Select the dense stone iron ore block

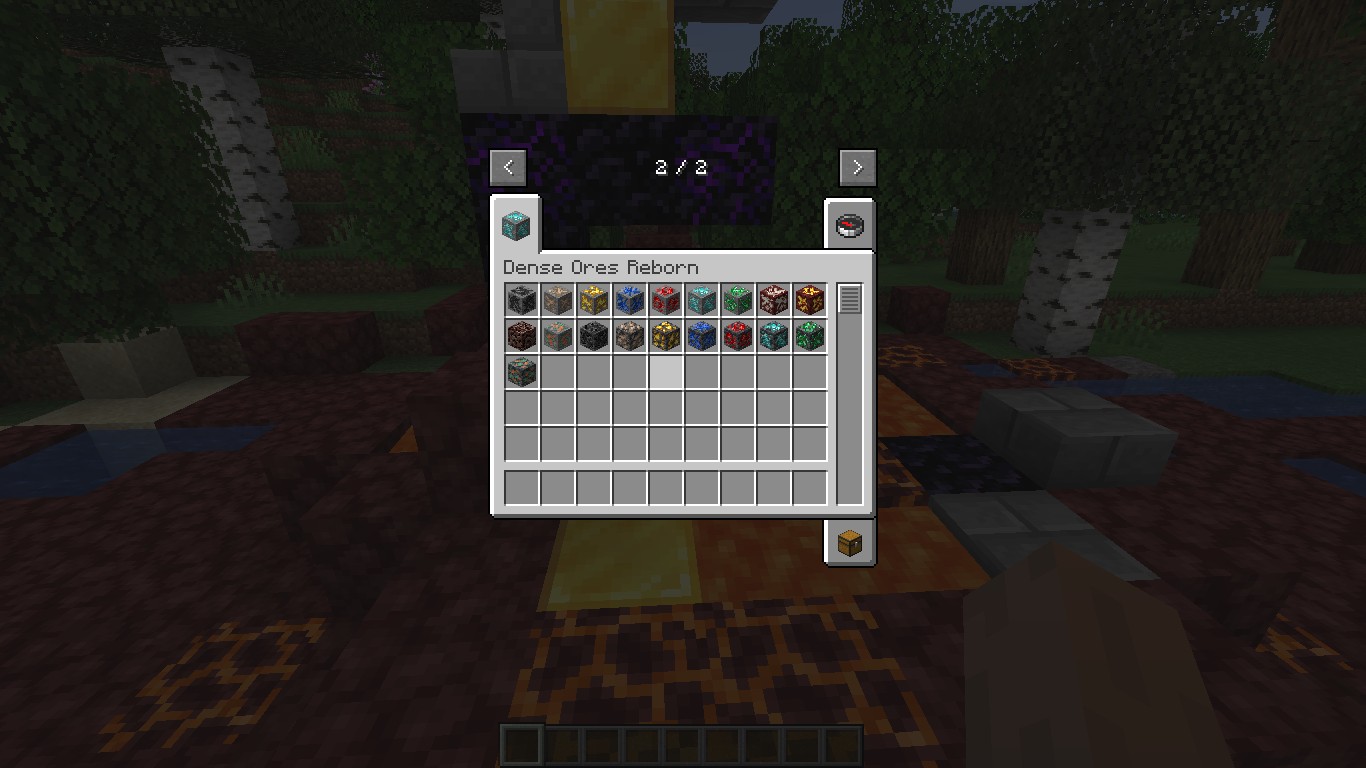pyautogui.click(x=558, y=300)
